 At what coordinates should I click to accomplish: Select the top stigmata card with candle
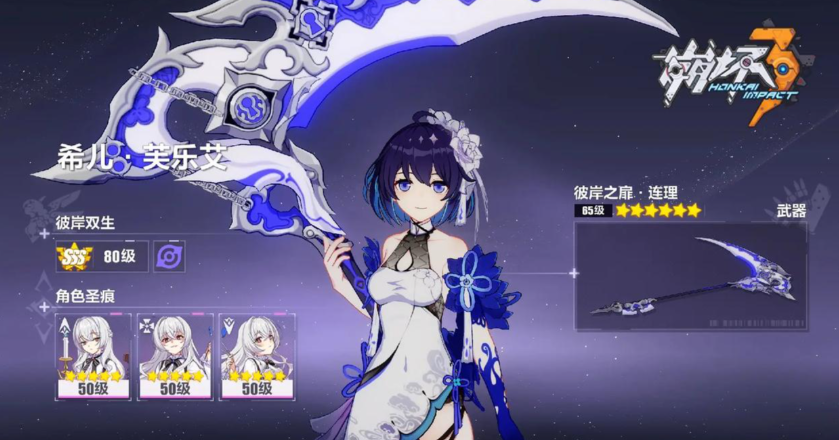(93, 355)
